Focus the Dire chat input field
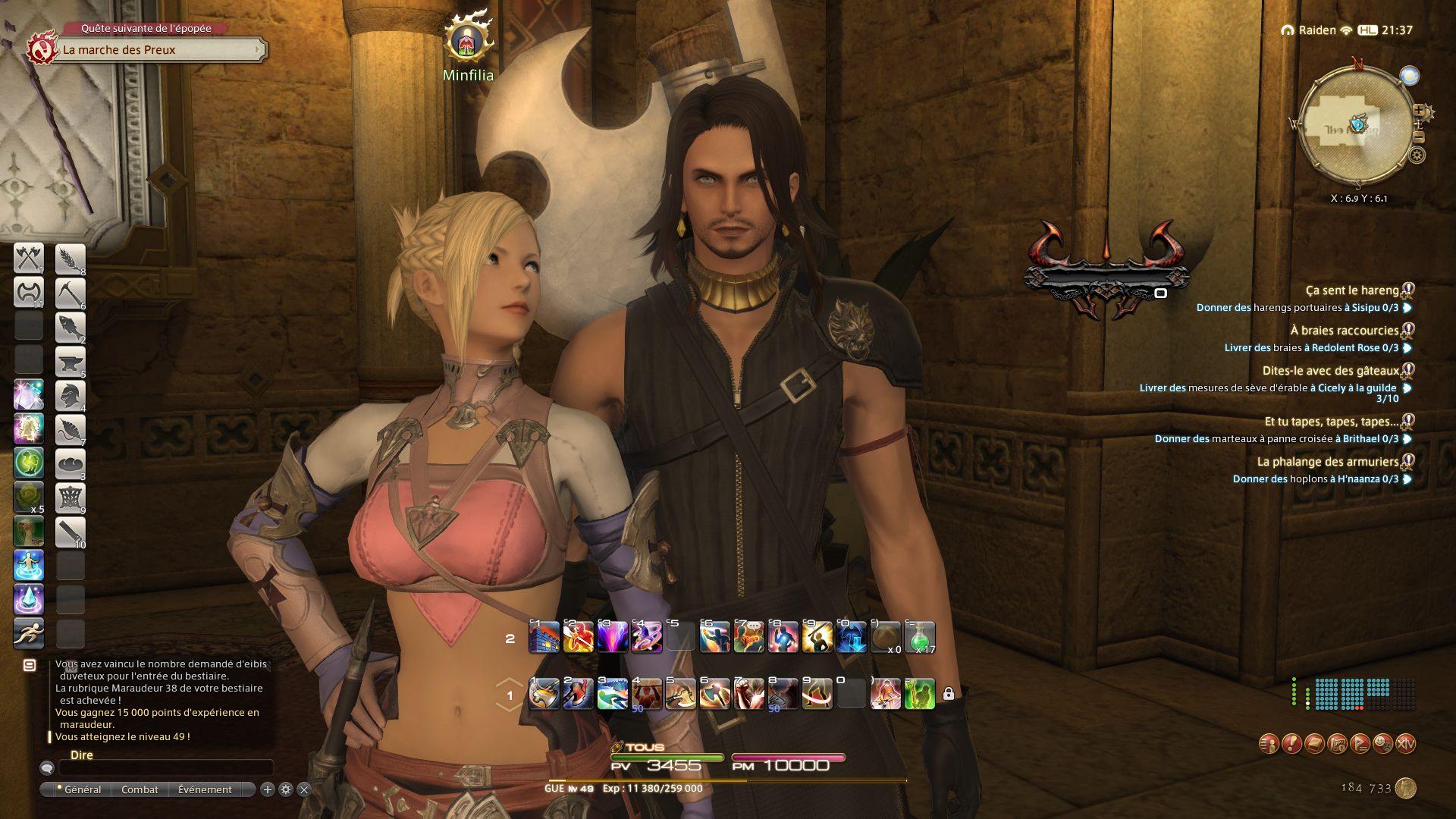This screenshot has height=819, width=1456. click(166, 768)
